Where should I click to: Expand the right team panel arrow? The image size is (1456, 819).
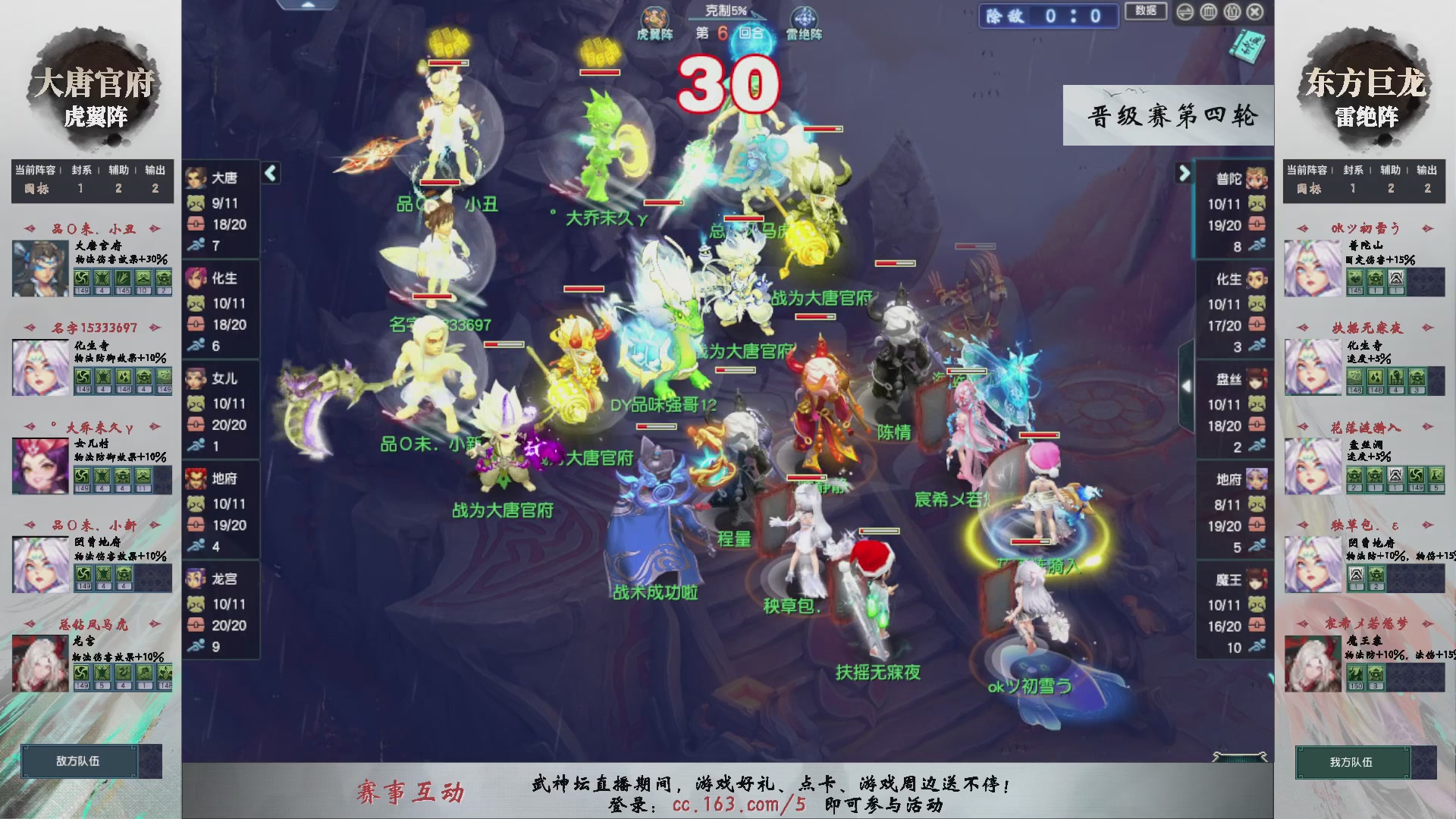click(x=1185, y=173)
